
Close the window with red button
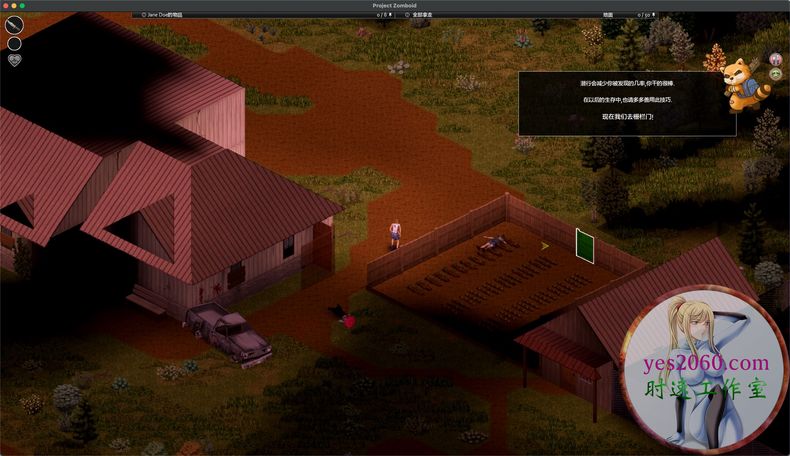(x=6, y=6)
